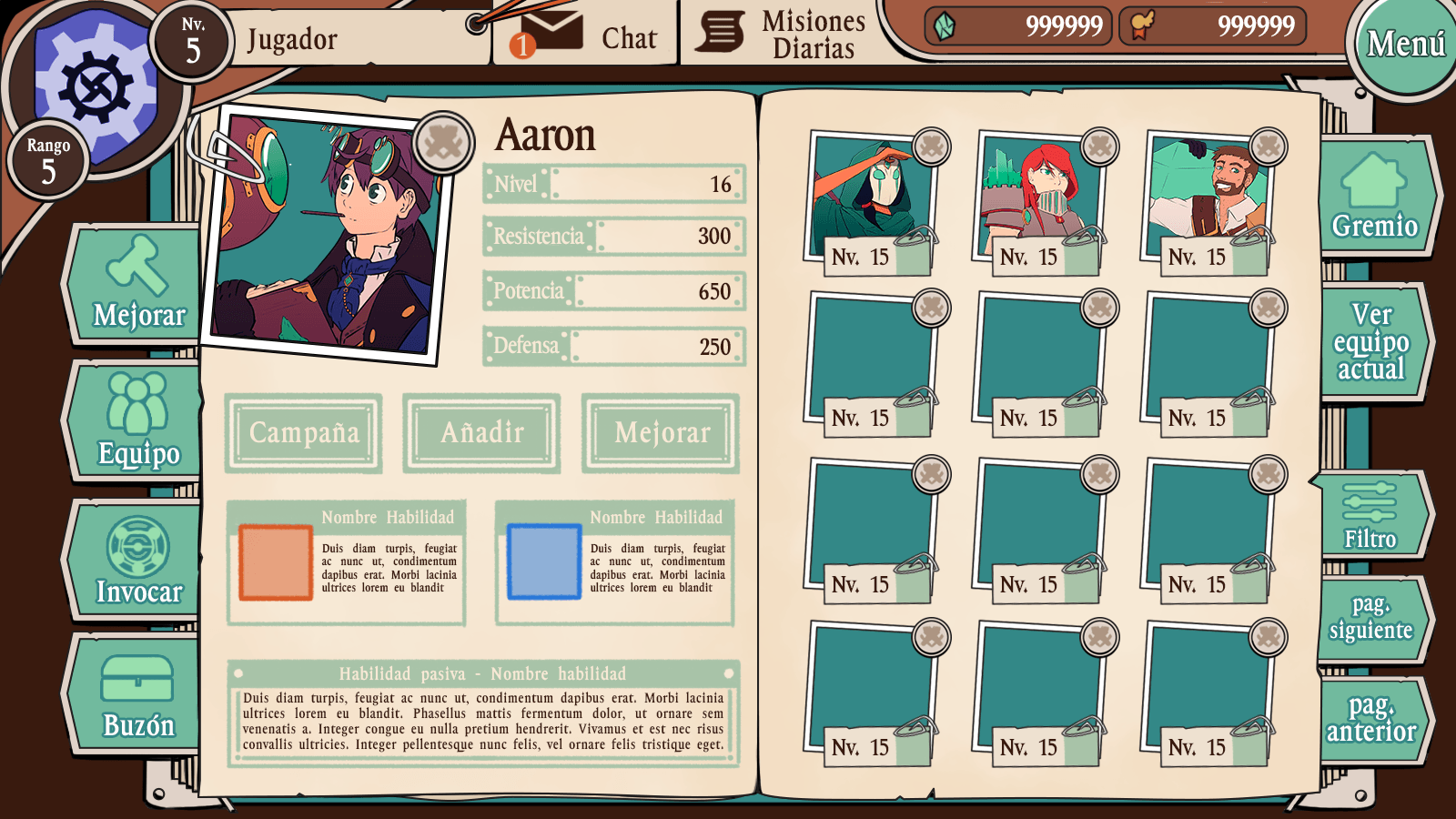Go to pag. siguiente

point(1370,618)
